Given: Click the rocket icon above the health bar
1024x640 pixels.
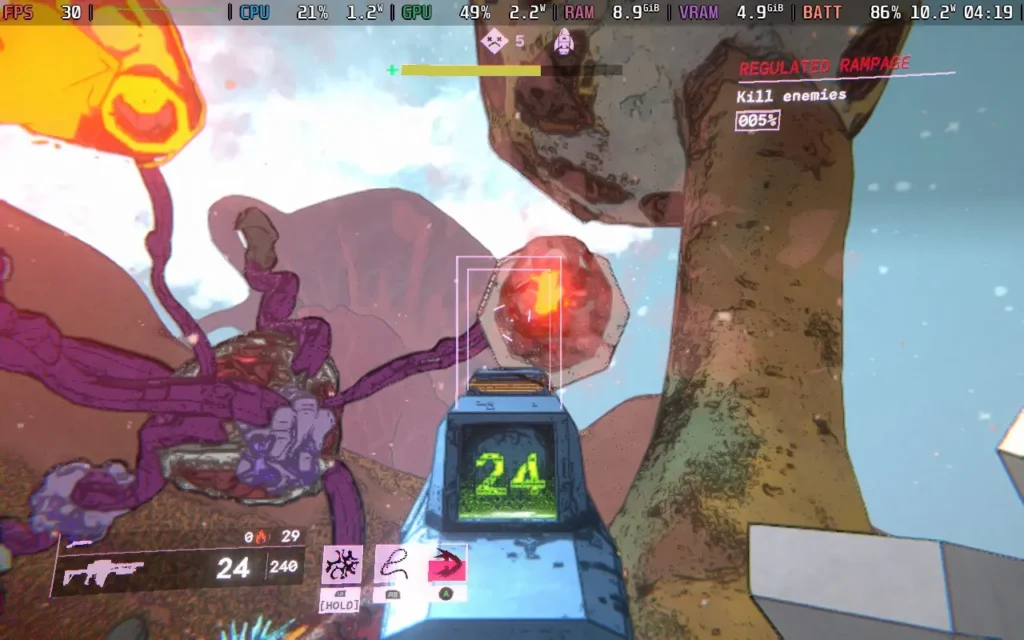Looking at the screenshot, I should pos(564,41).
